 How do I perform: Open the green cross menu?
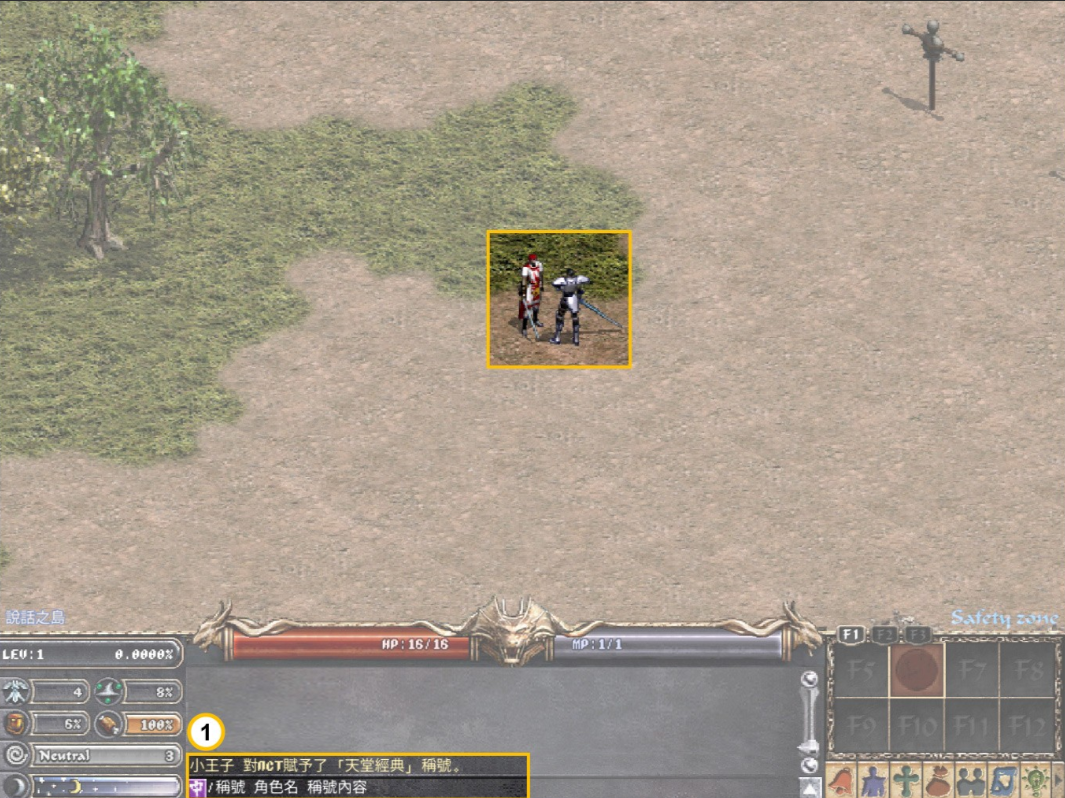click(906, 781)
